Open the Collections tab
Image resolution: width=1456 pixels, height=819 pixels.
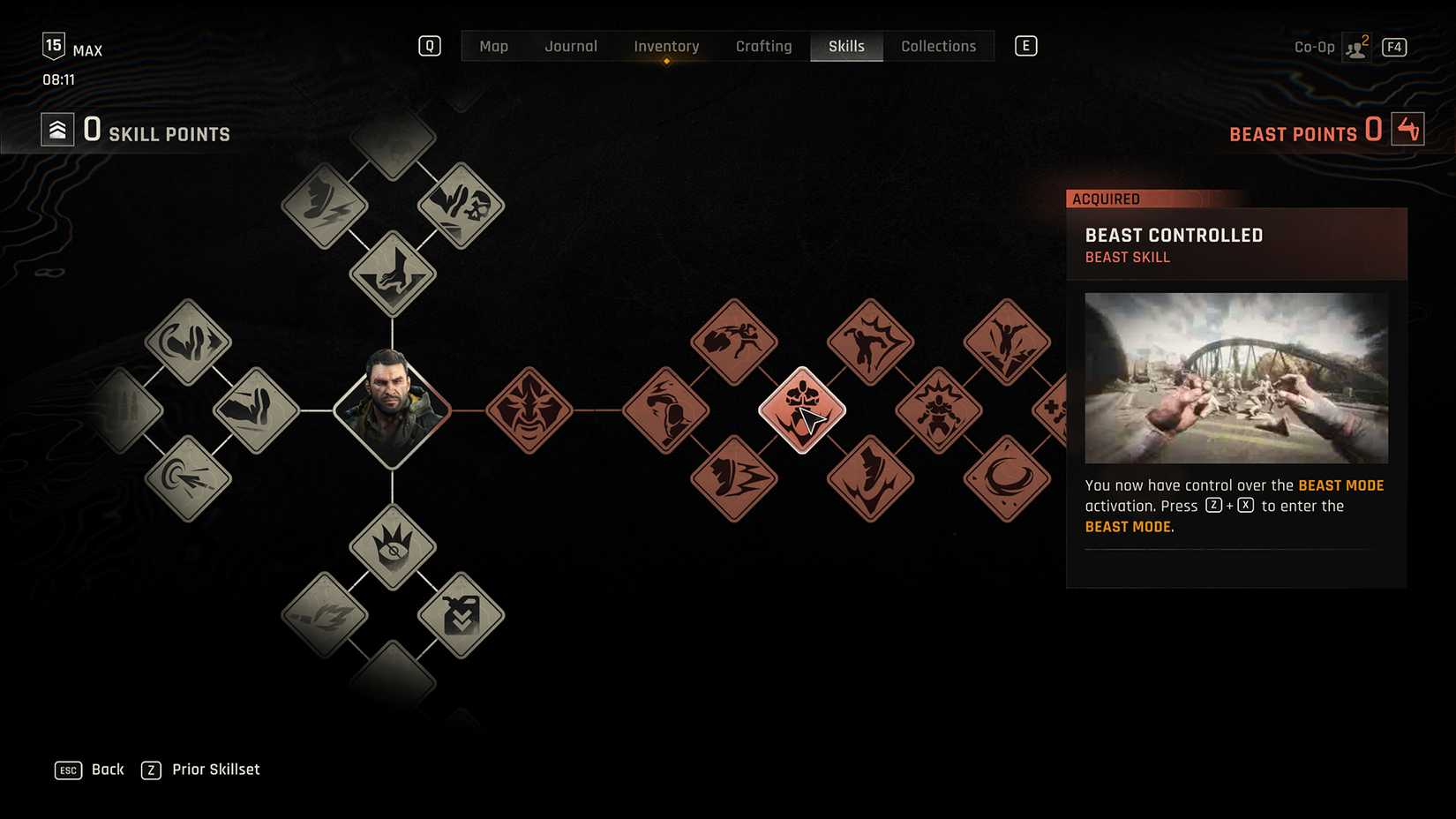(938, 46)
